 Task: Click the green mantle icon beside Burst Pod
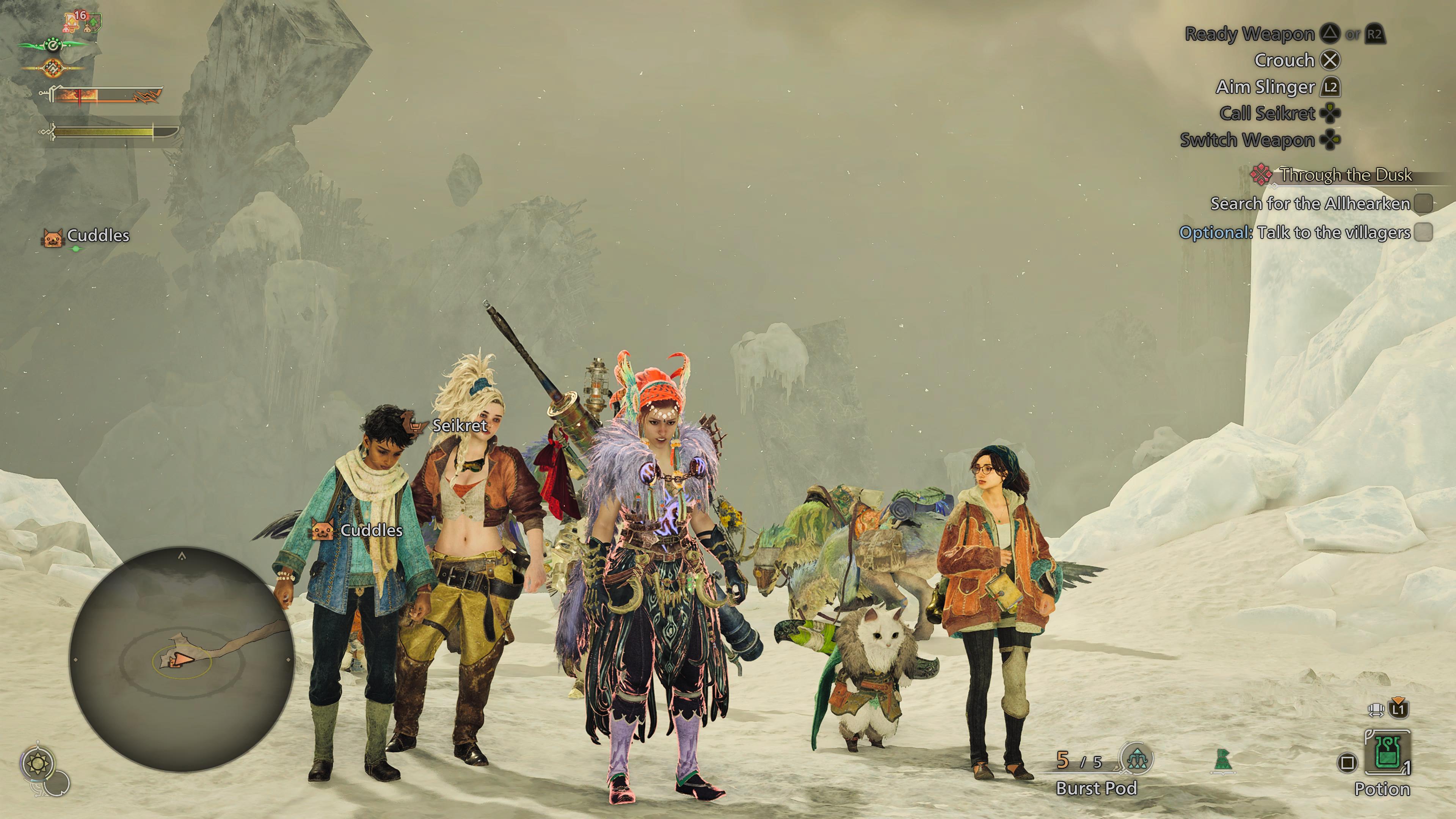coord(1222,759)
